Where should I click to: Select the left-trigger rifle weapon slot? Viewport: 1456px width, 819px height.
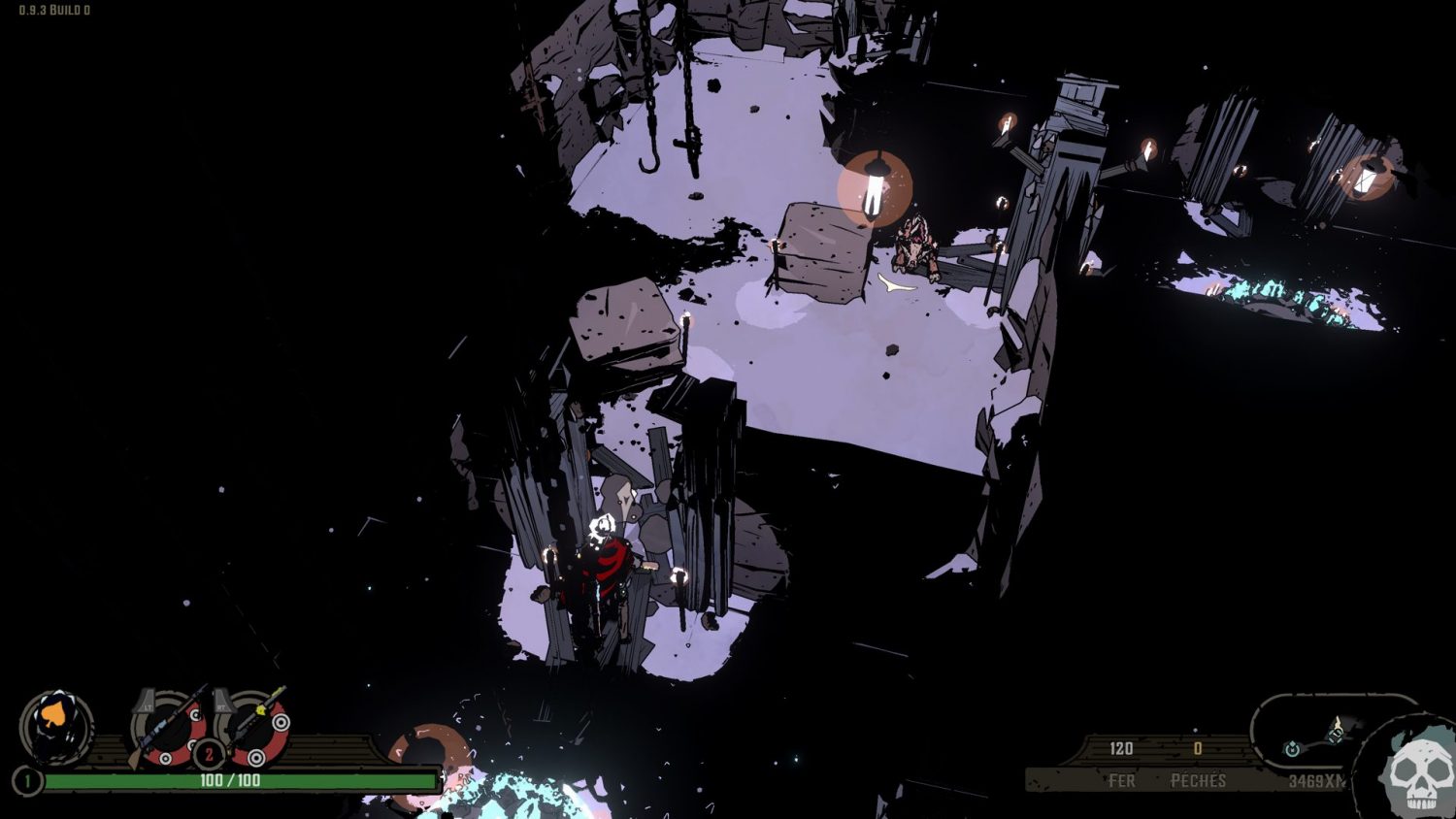(169, 728)
